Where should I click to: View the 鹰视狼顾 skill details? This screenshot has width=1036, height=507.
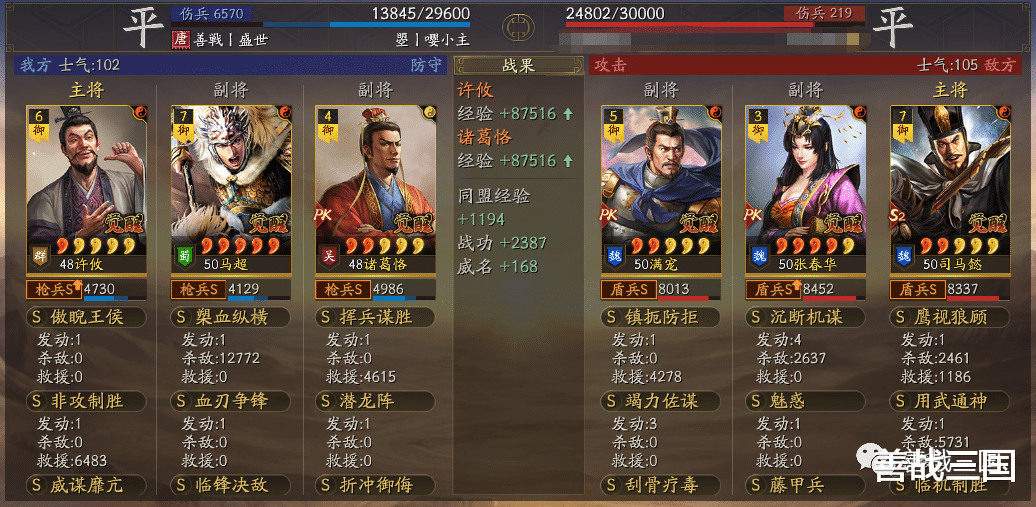(x=950, y=317)
